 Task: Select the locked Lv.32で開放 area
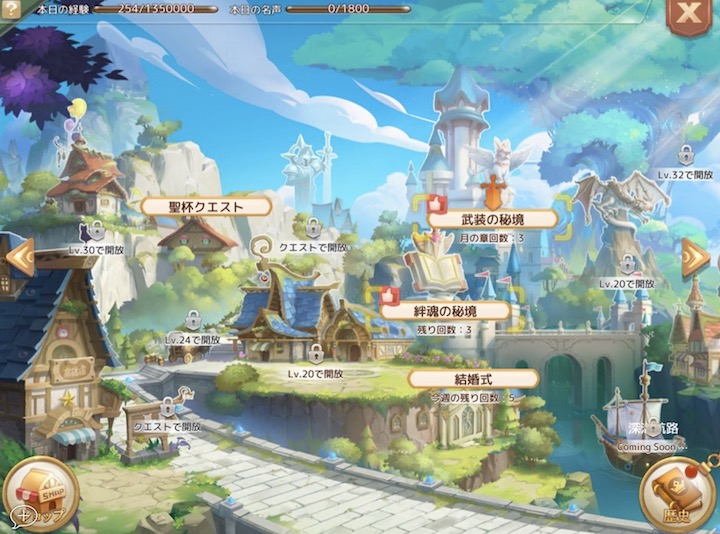coord(686,158)
